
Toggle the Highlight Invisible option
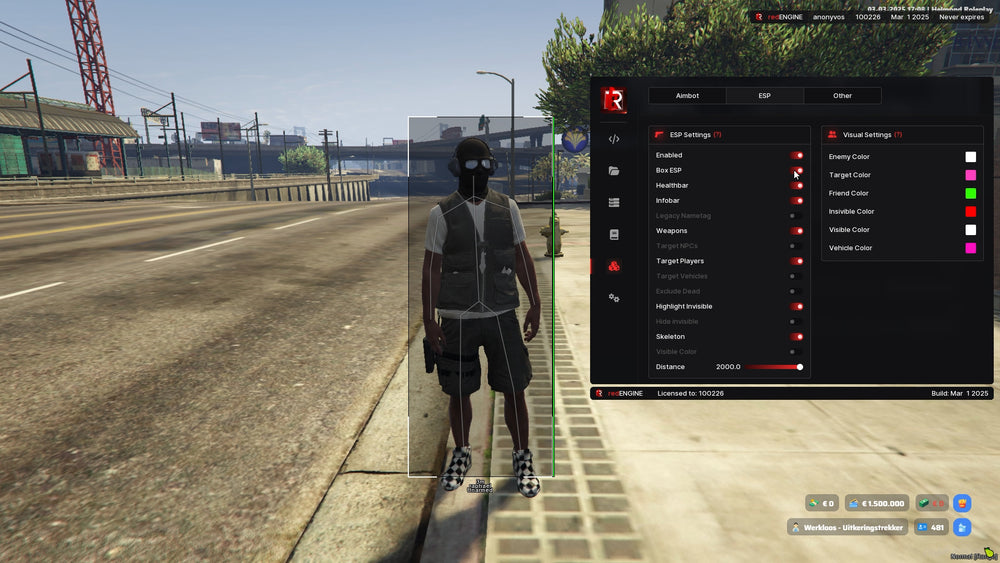(797, 306)
